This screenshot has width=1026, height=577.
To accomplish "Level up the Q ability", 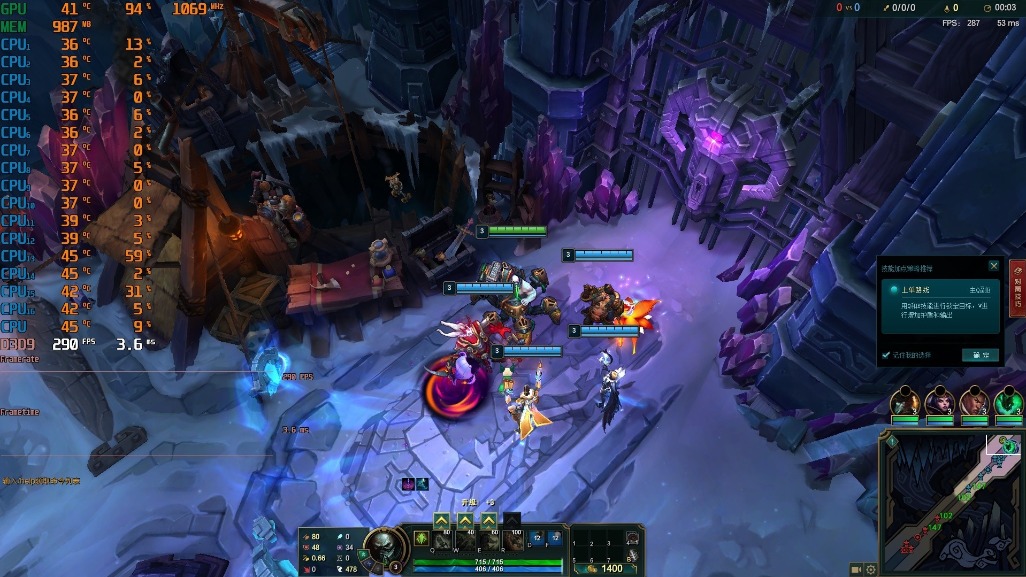I will point(441,520).
